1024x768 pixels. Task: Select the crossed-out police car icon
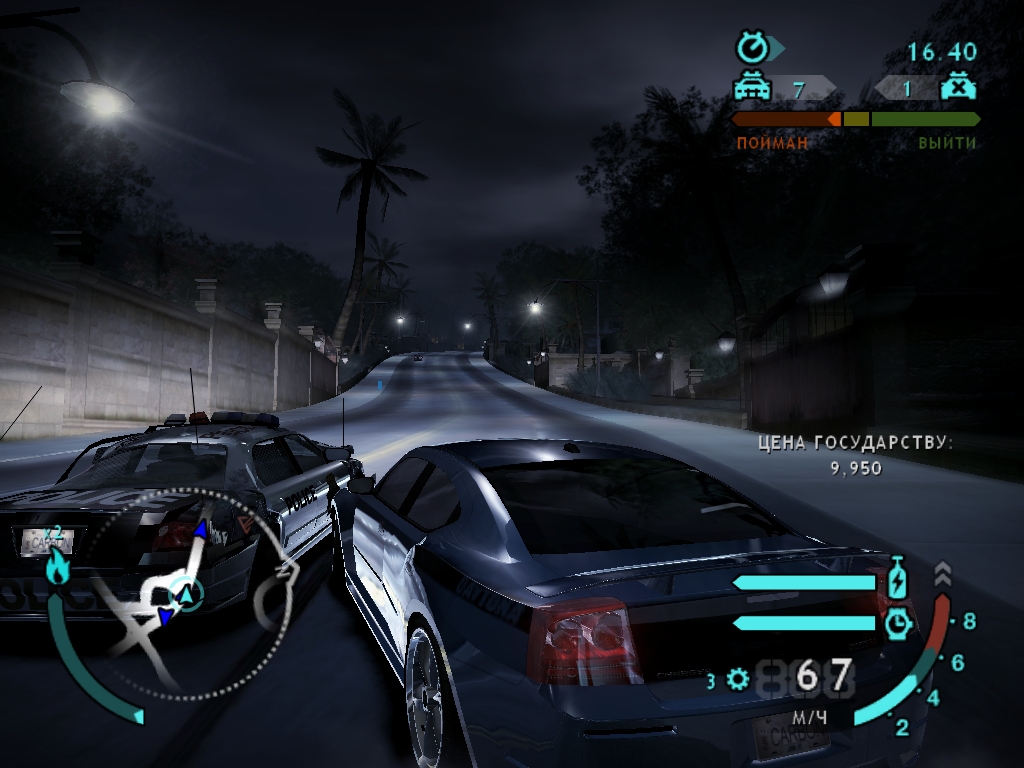(958, 87)
